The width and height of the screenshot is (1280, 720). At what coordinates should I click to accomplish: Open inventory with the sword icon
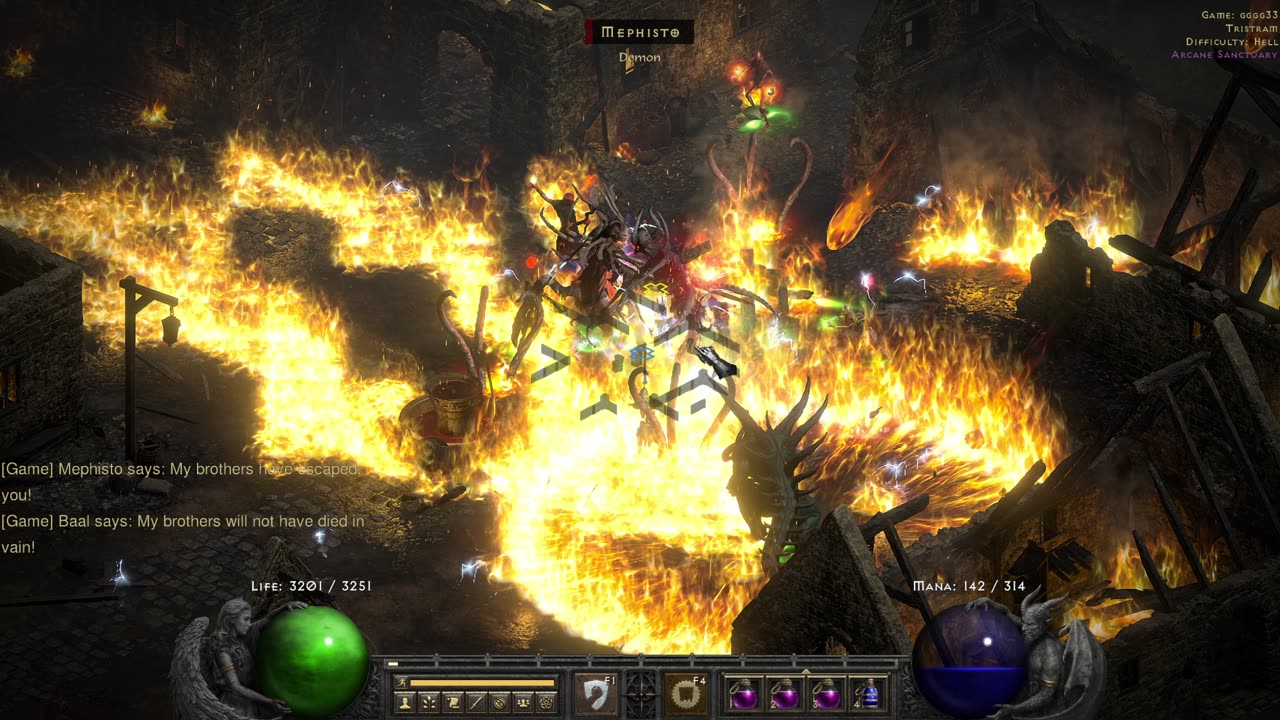475,703
